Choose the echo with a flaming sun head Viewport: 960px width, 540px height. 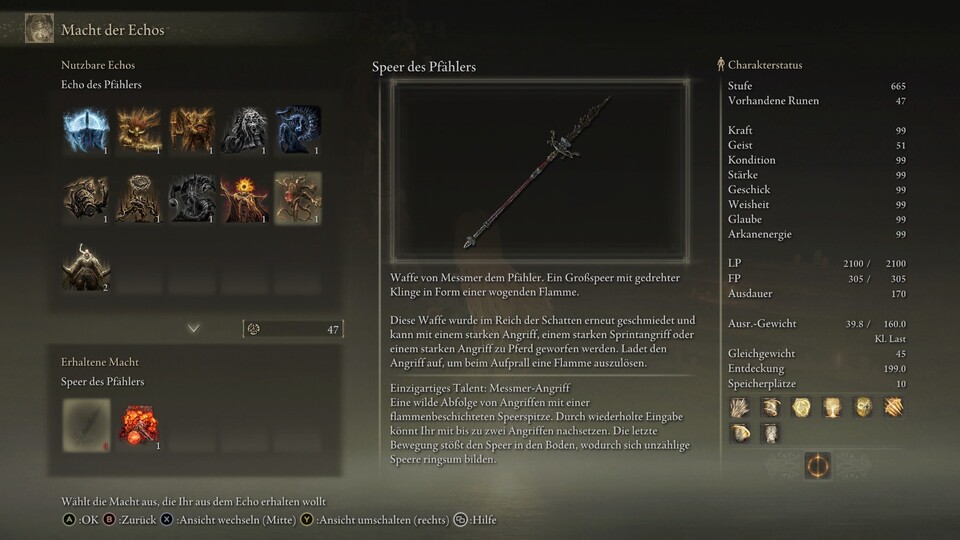245,198
